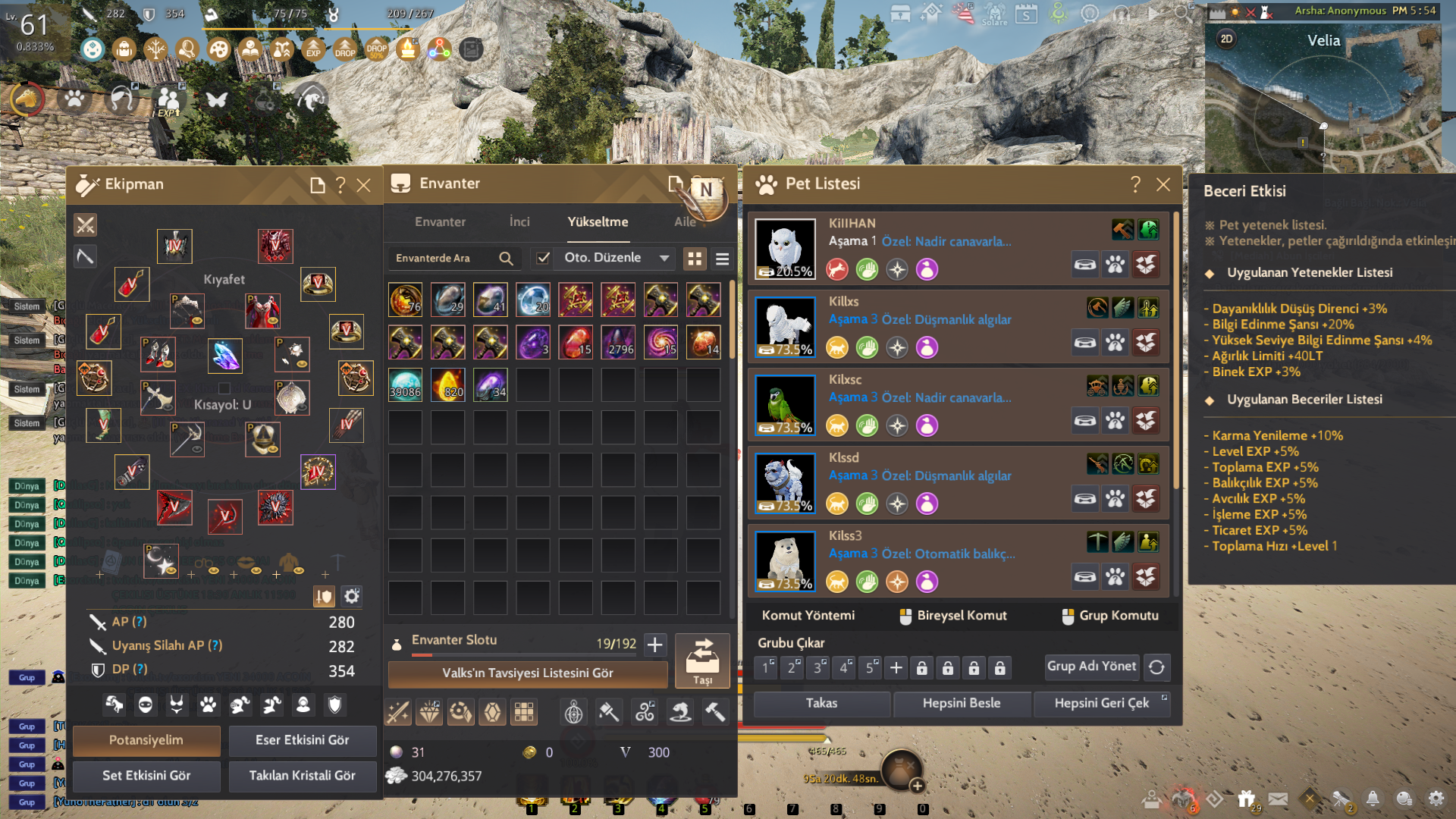Click Hepsini Besle to feed pets
This screenshot has height=819, width=1456.
[962, 704]
